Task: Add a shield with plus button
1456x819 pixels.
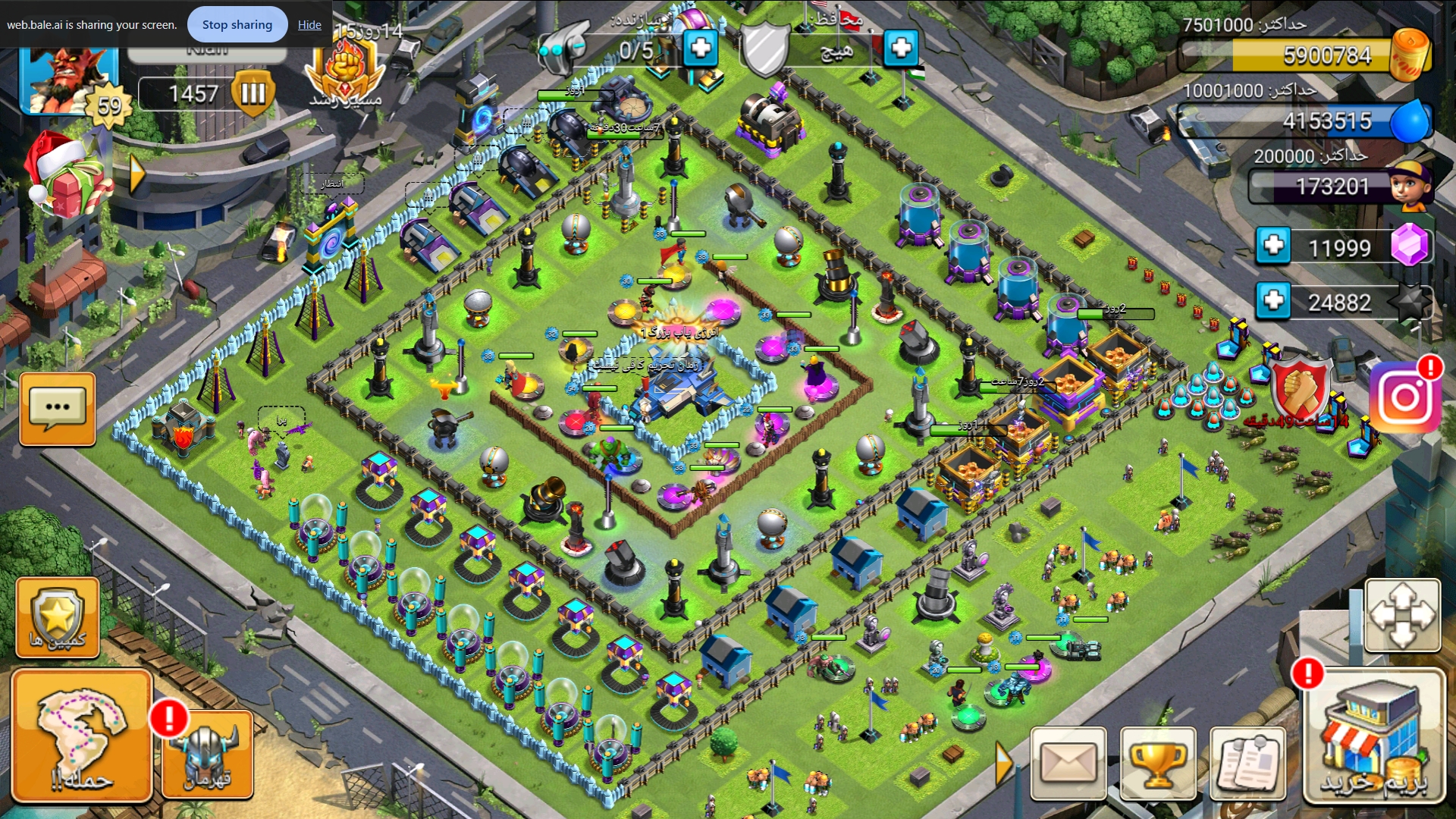Action: (x=901, y=49)
